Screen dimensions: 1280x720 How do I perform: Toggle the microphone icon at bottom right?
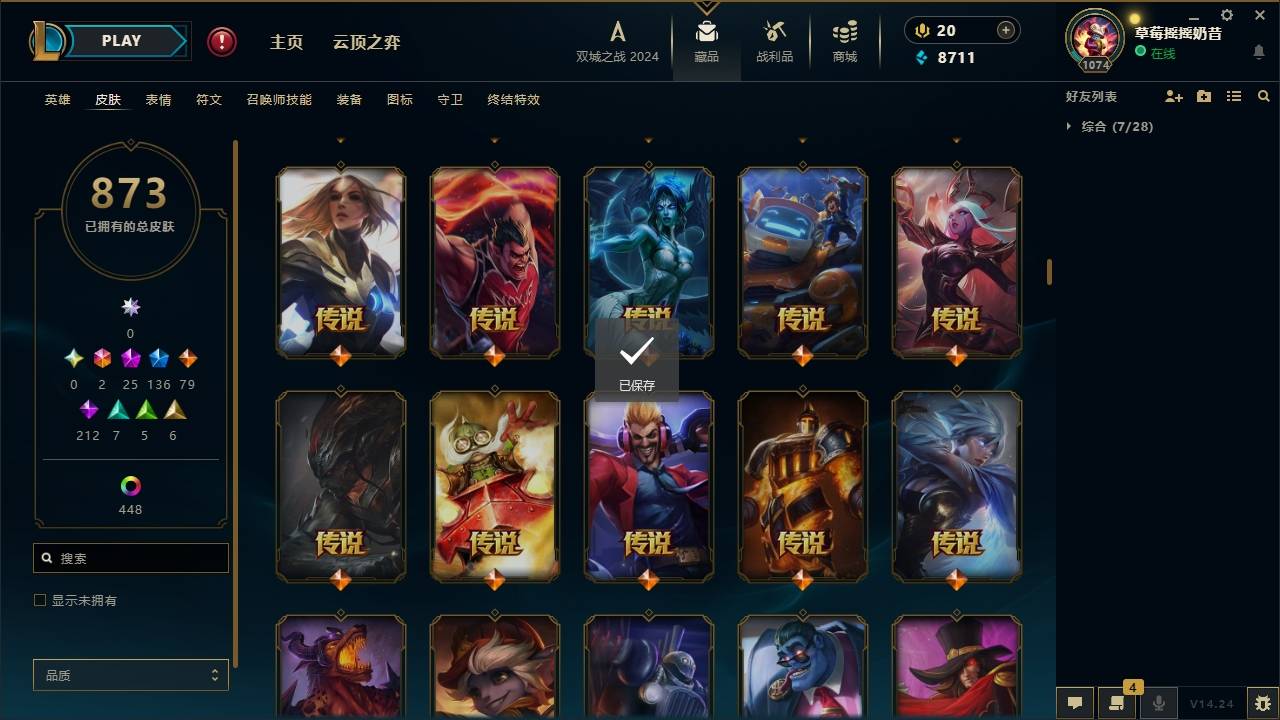[x=1158, y=703]
